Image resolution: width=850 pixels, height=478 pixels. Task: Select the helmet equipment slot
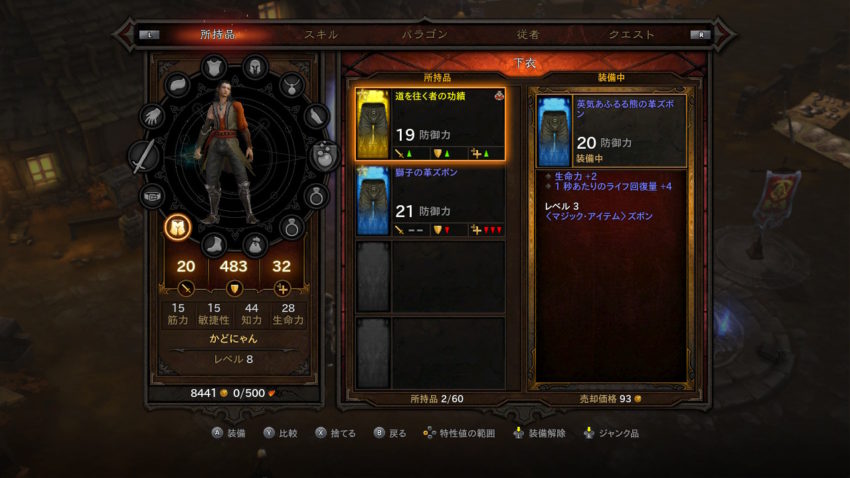point(255,66)
